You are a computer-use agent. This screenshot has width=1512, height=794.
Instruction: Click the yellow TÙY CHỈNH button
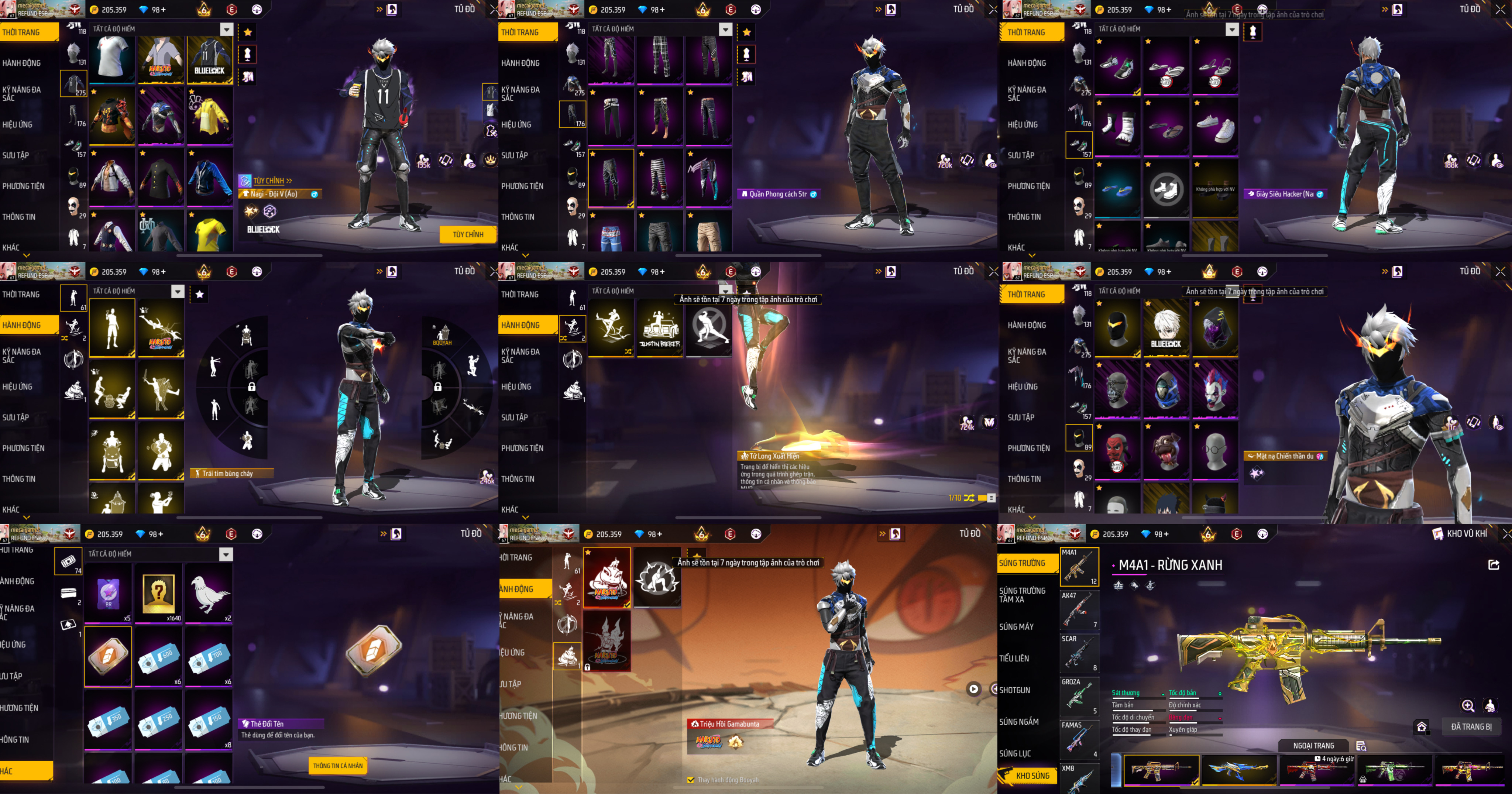(x=468, y=235)
